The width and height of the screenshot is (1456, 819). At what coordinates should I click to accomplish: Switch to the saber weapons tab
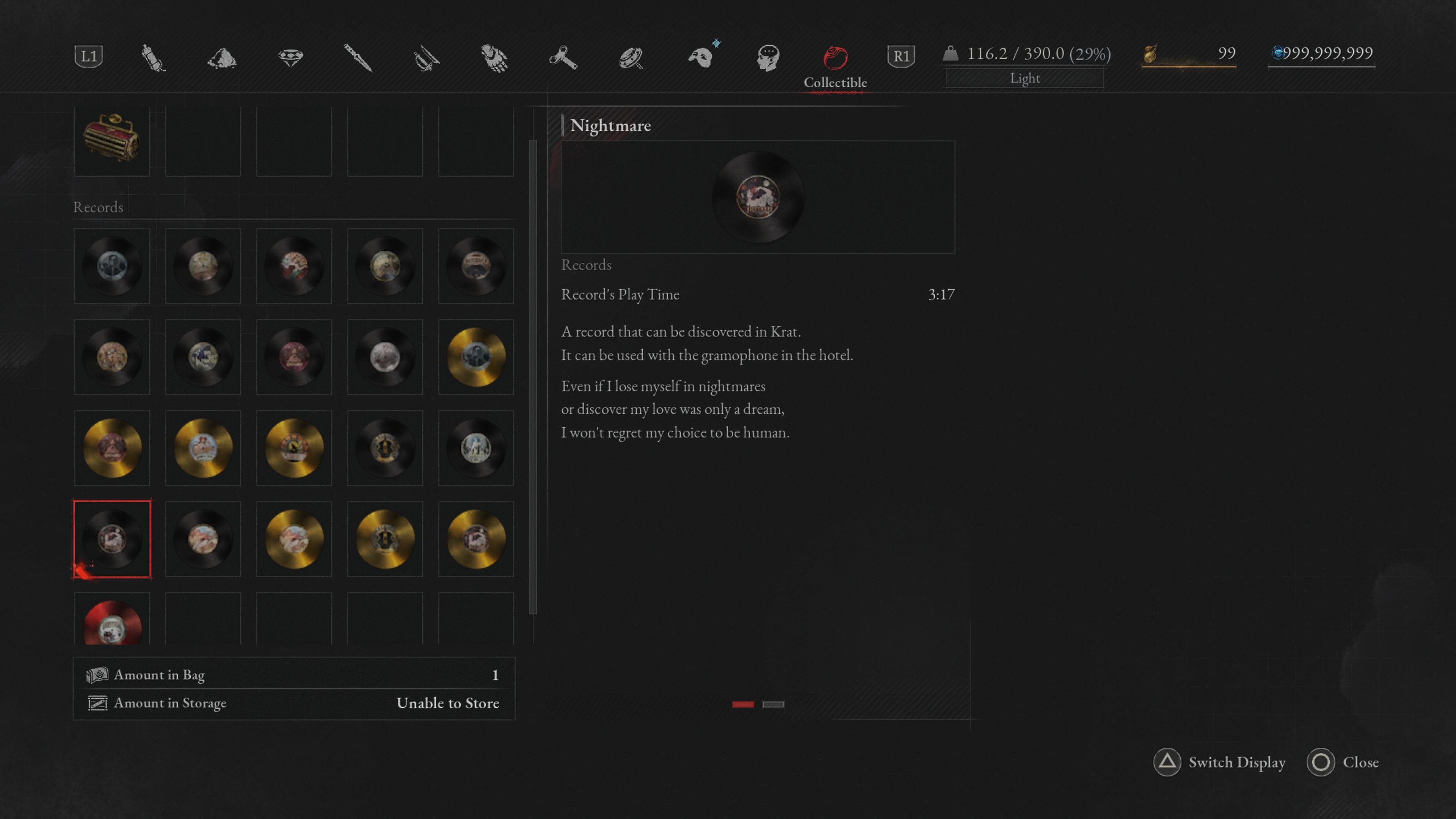[426, 58]
